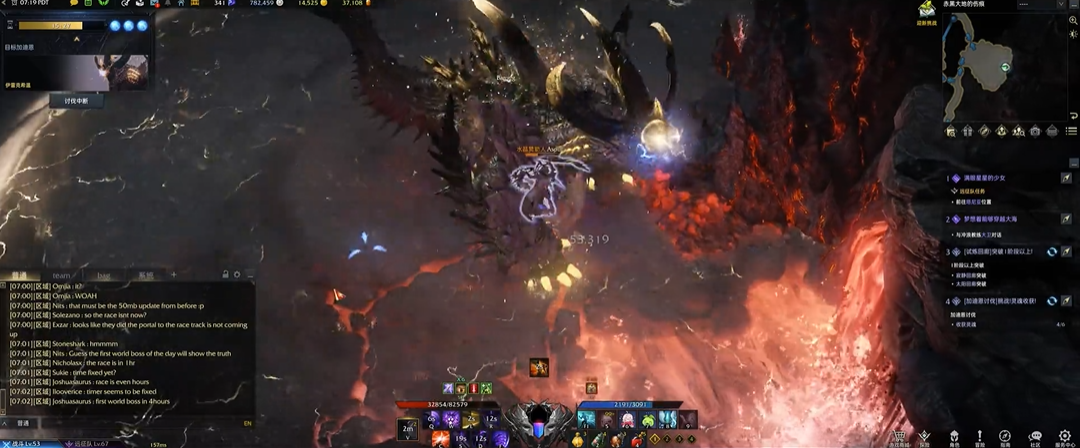Click the 讨伐中断 abort button
The height and width of the screenshot is (448, 1080).
coord(77,101)
